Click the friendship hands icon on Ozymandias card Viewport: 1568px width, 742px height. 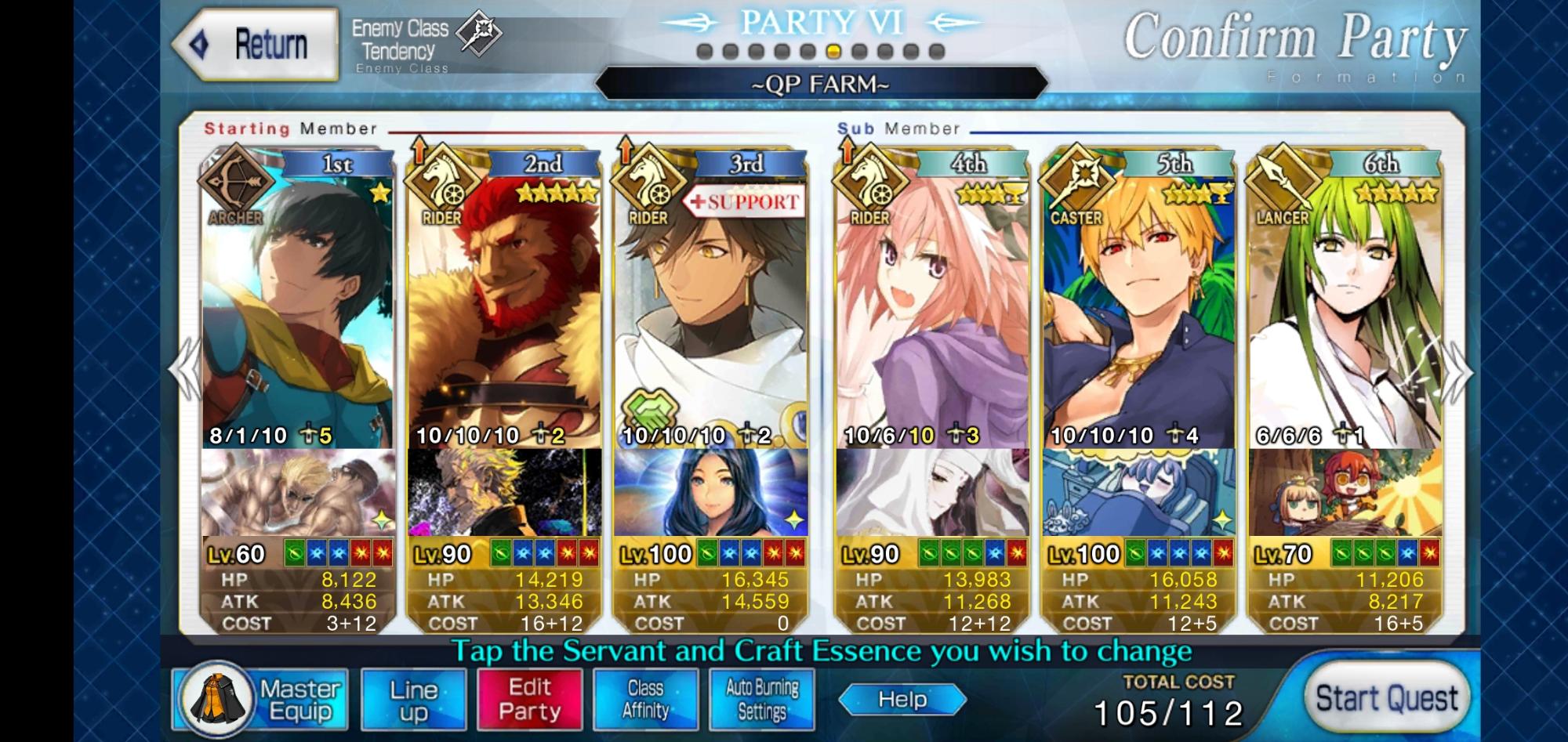(x=652, y=407)
